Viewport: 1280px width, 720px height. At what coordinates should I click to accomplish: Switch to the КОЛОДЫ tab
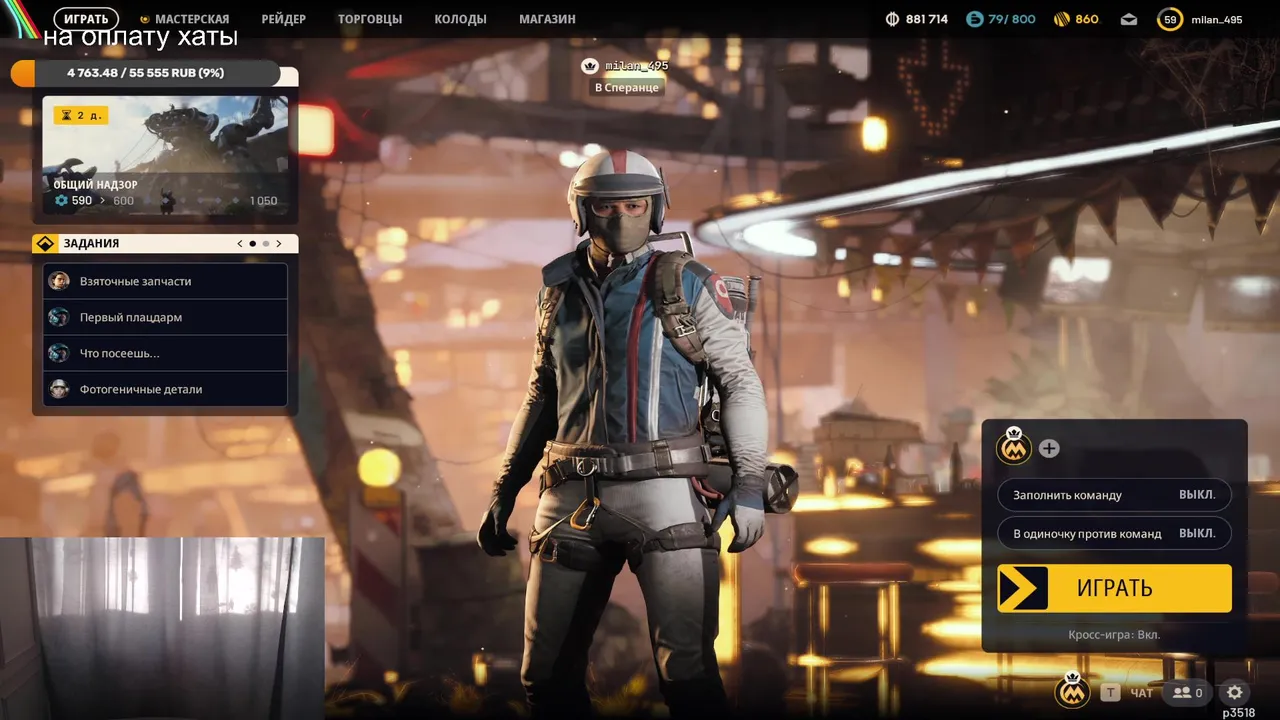coord(460,19)
